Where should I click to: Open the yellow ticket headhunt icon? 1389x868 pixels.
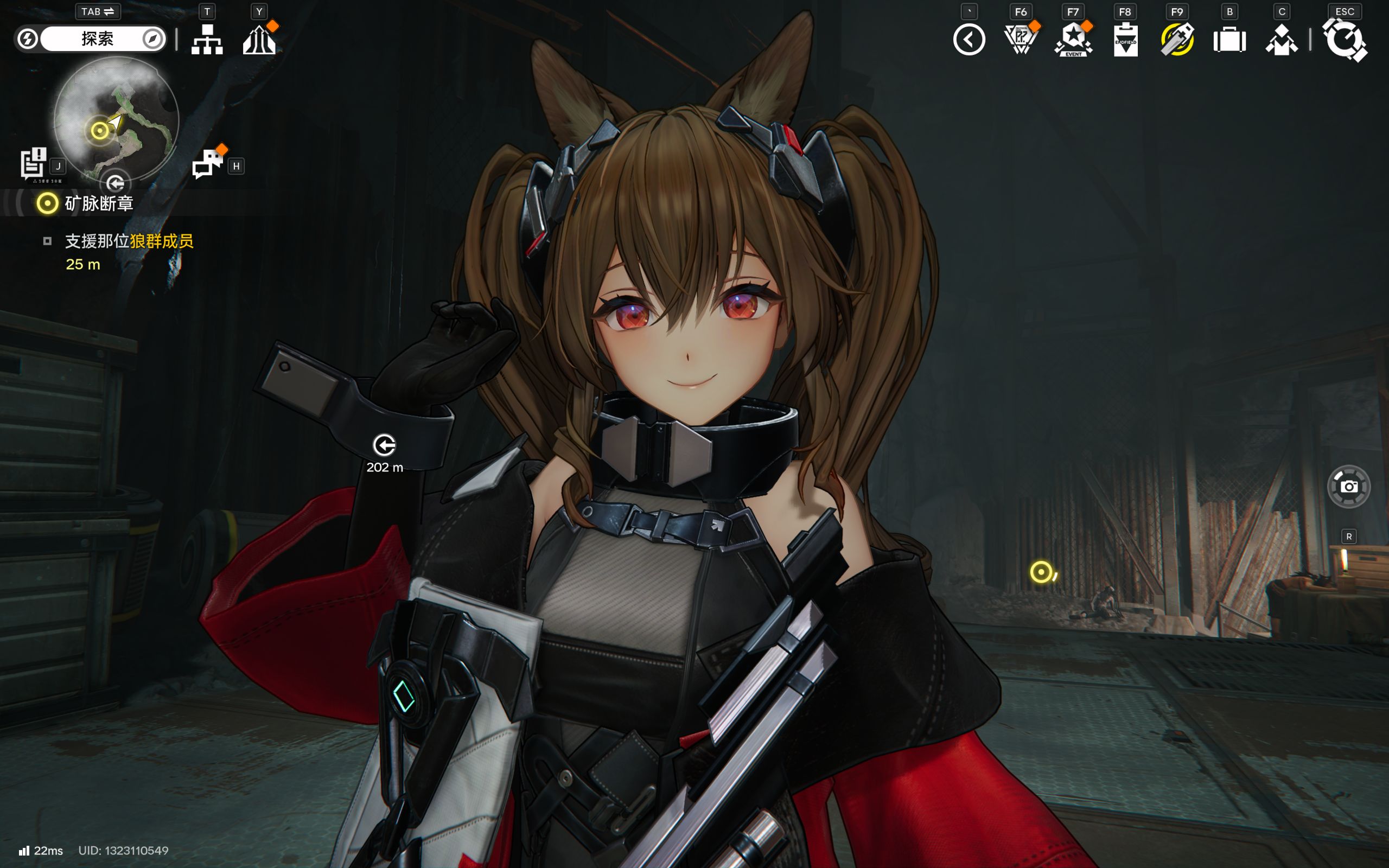pos(1177,40)
